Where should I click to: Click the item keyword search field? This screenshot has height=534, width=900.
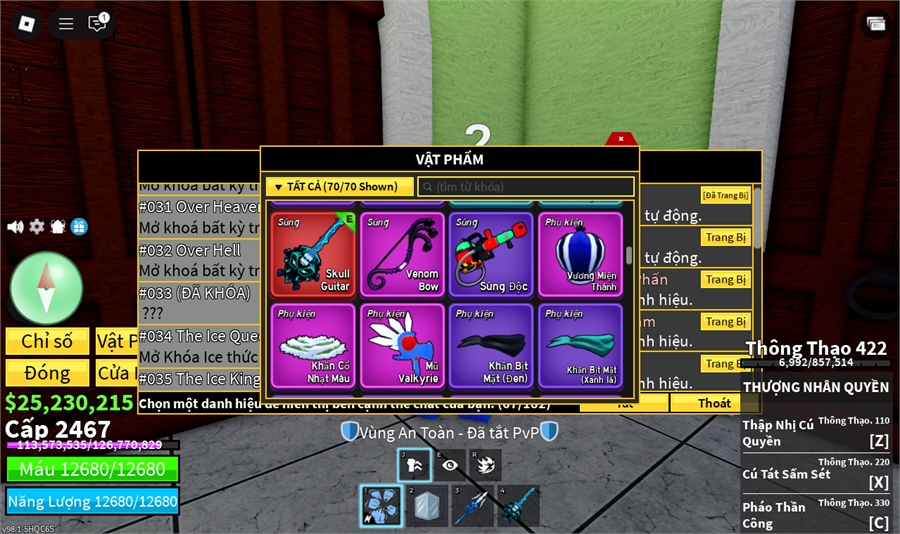[526, 187]
